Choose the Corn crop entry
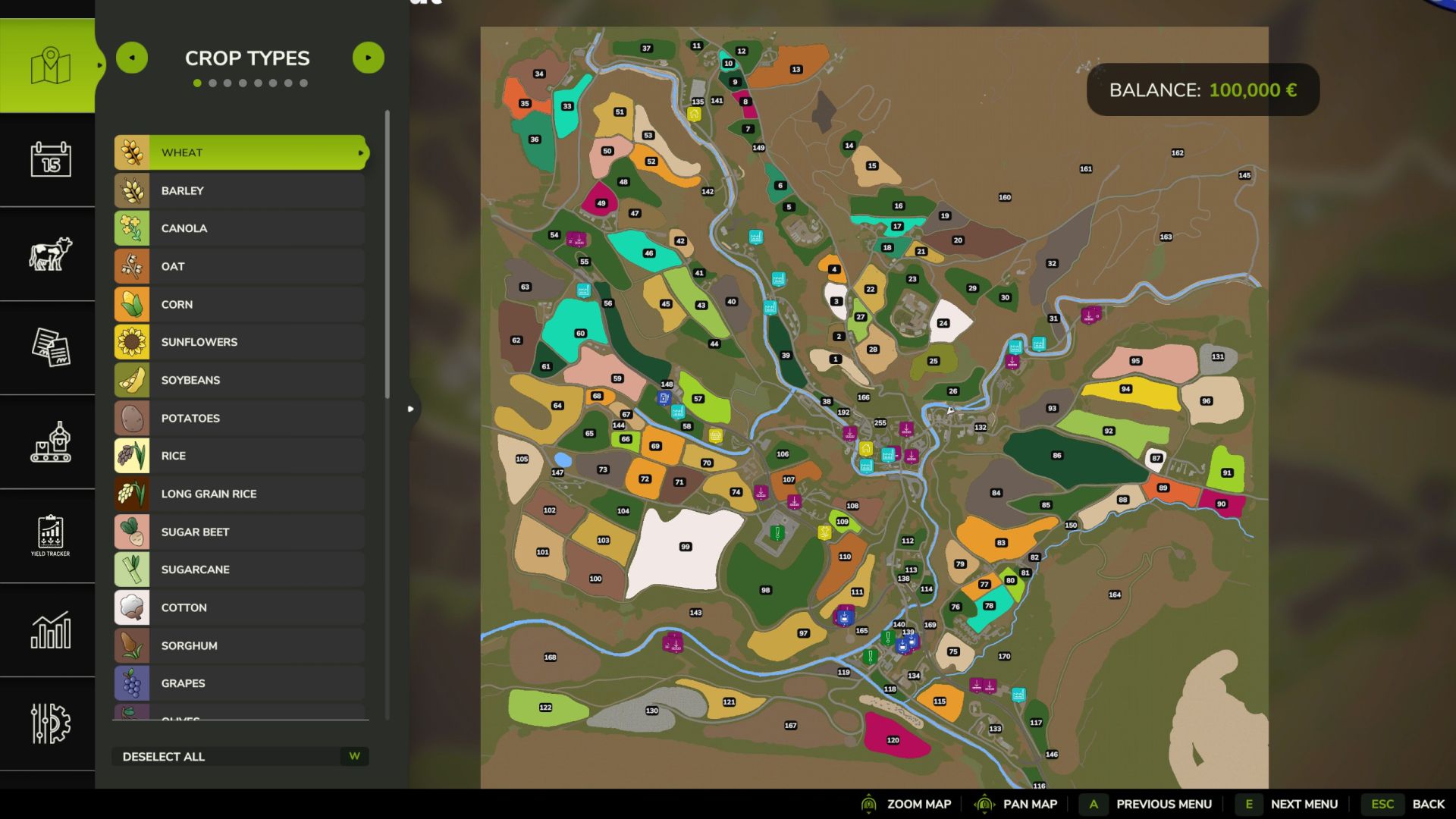The width and height of the screenshot is (1456, 819). point(240,304)
